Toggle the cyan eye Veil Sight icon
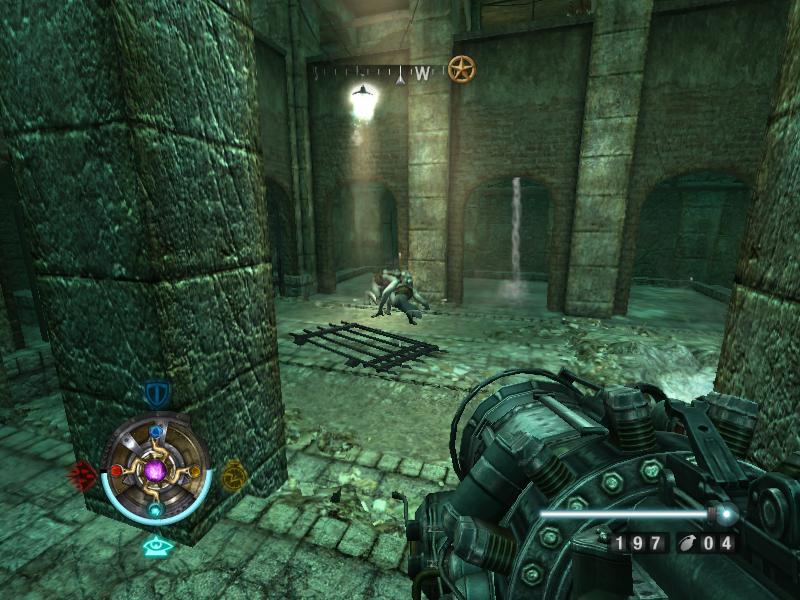The height and width of the screenshot is (600, 800). coord(154,546)
